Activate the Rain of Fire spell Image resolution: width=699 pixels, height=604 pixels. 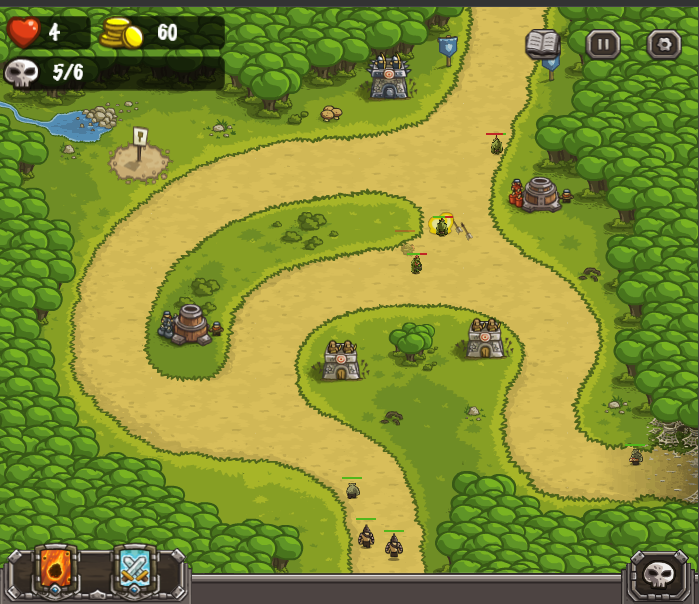coord(55,571)
